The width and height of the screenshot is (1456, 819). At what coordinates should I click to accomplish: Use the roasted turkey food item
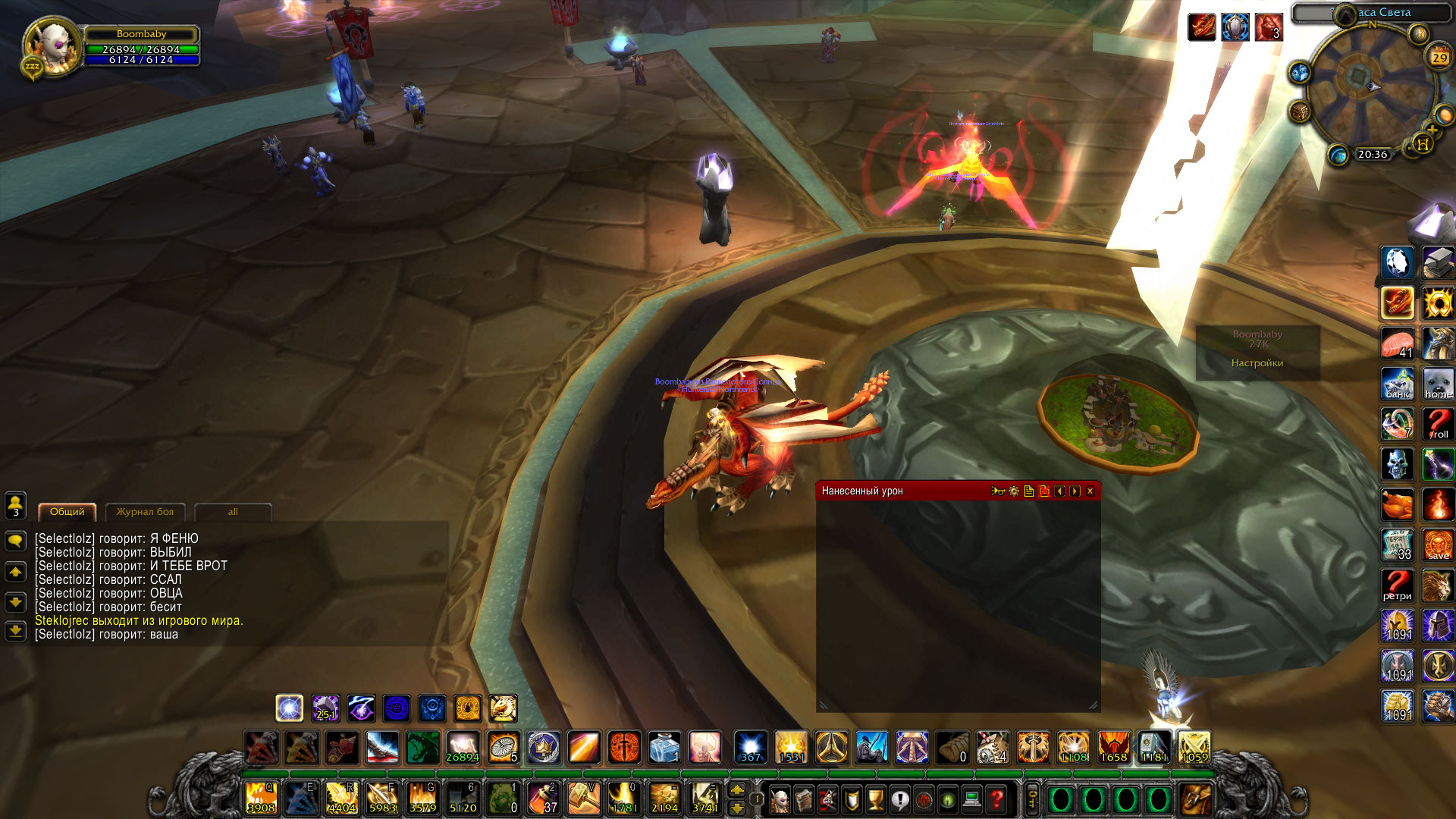(1397, 505)
